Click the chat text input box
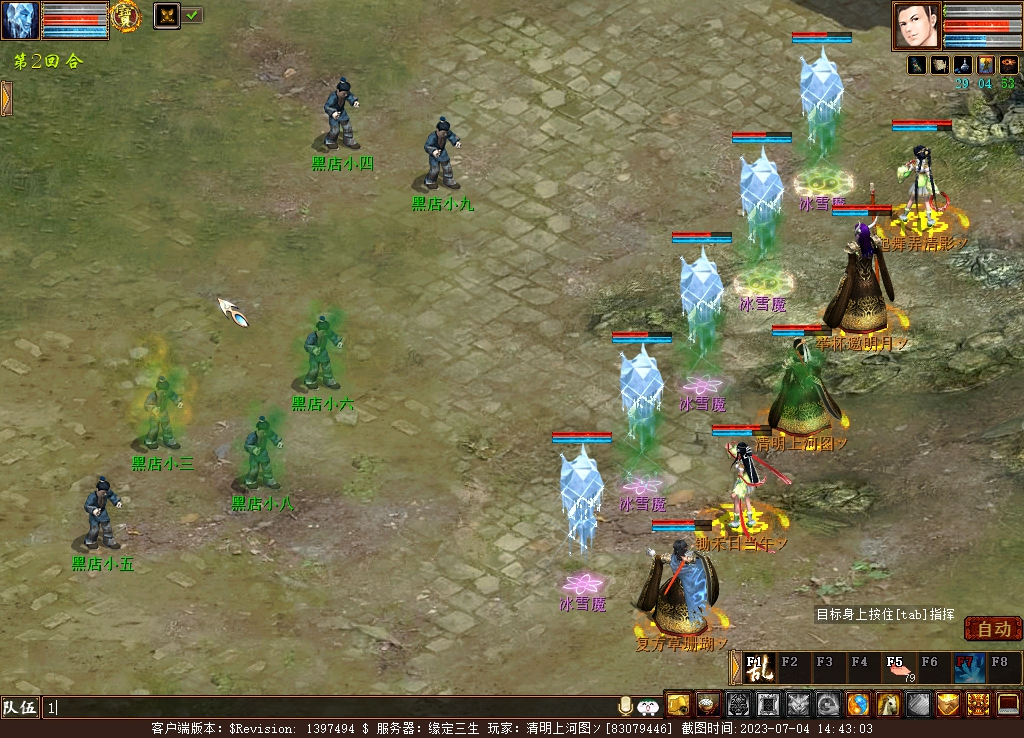The height and width of the screenshot is (738, 1024). [330, 707]
